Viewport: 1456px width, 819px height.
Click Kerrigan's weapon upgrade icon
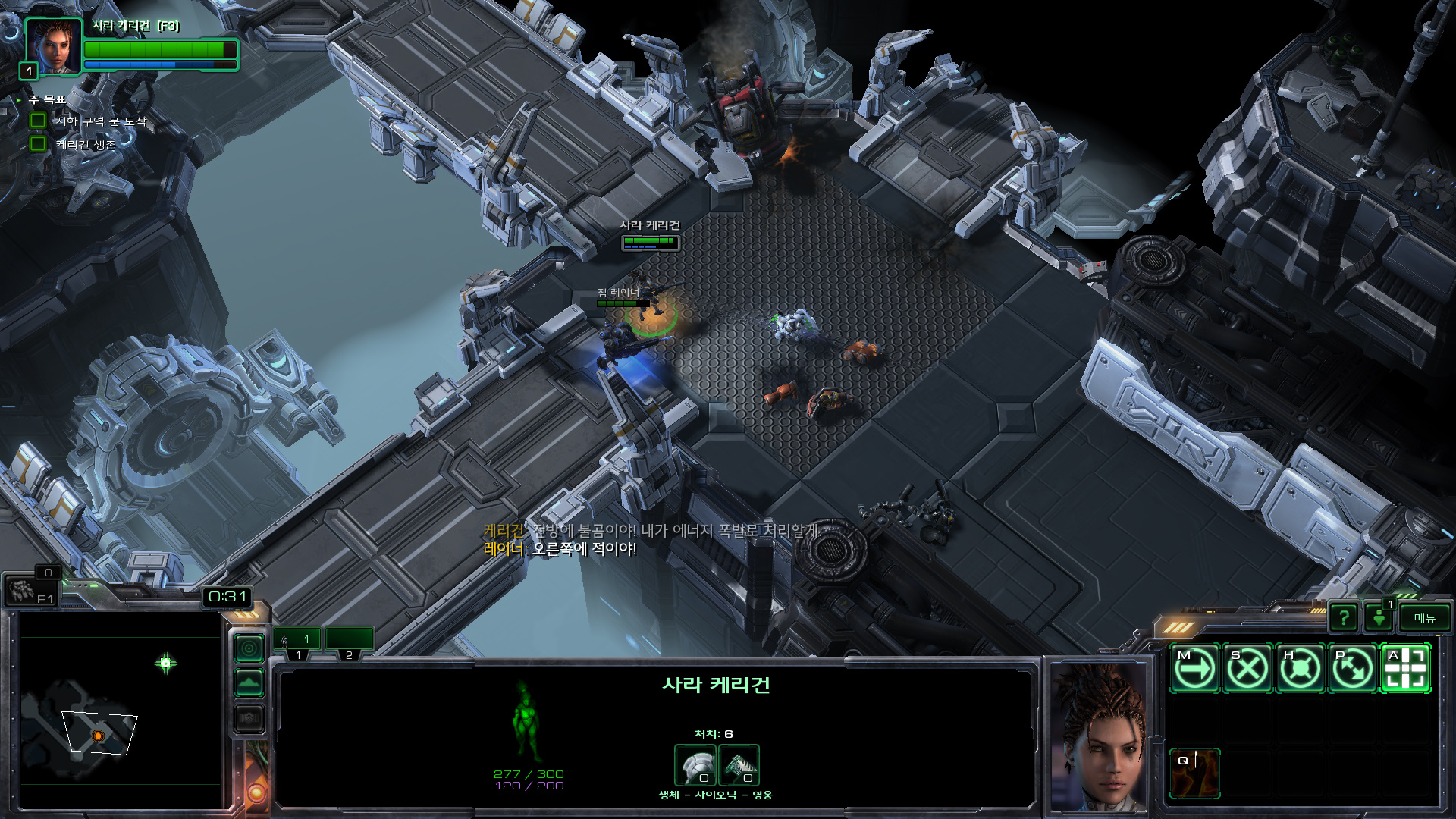695,765
